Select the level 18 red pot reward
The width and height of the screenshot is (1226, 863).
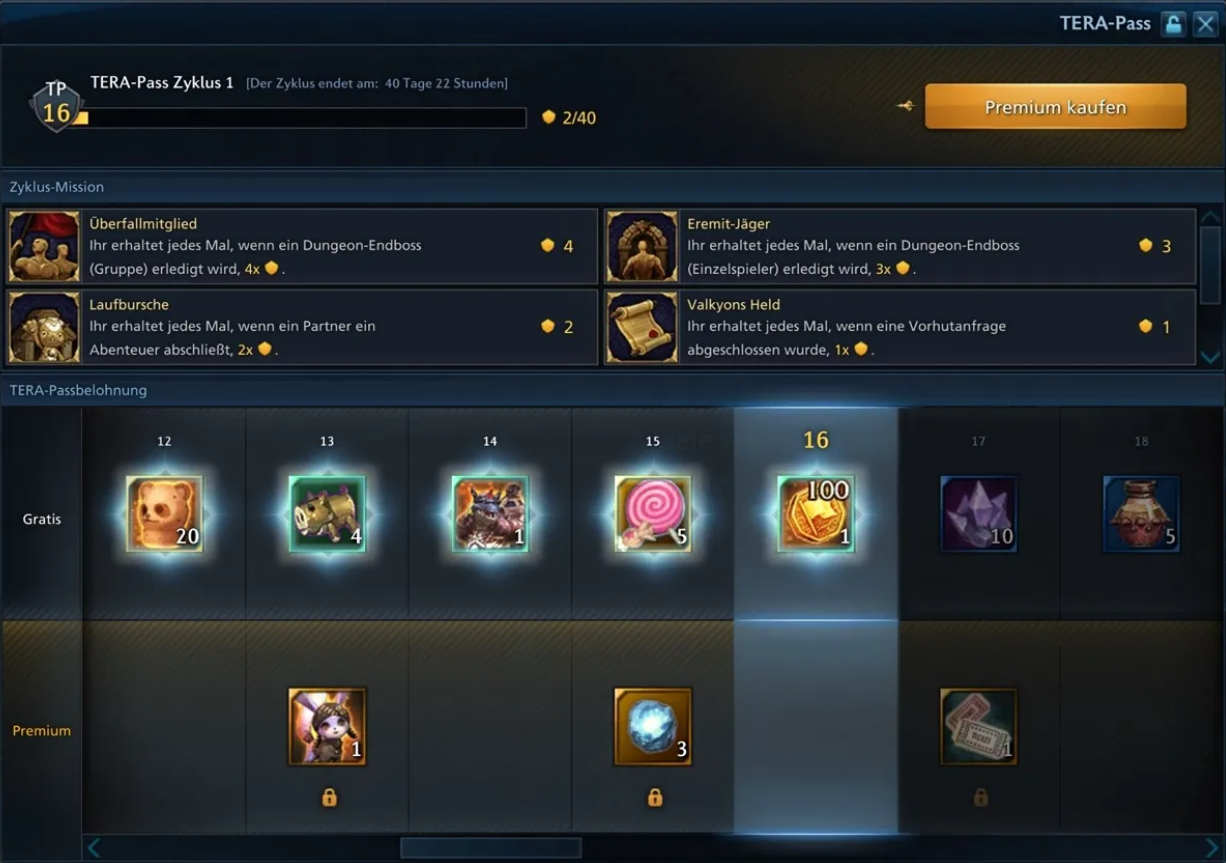1141,514
